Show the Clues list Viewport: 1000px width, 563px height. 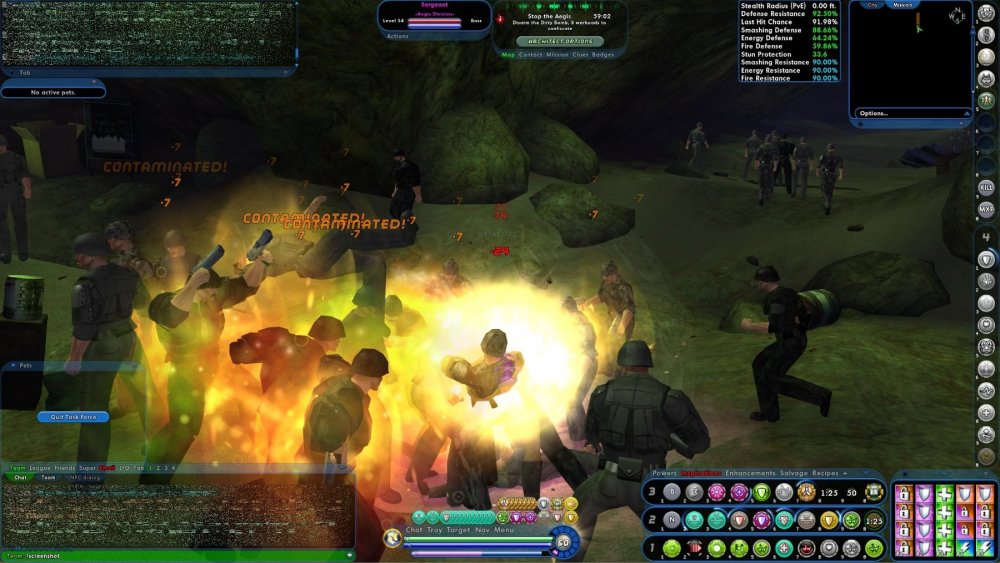tap(580, 55)
